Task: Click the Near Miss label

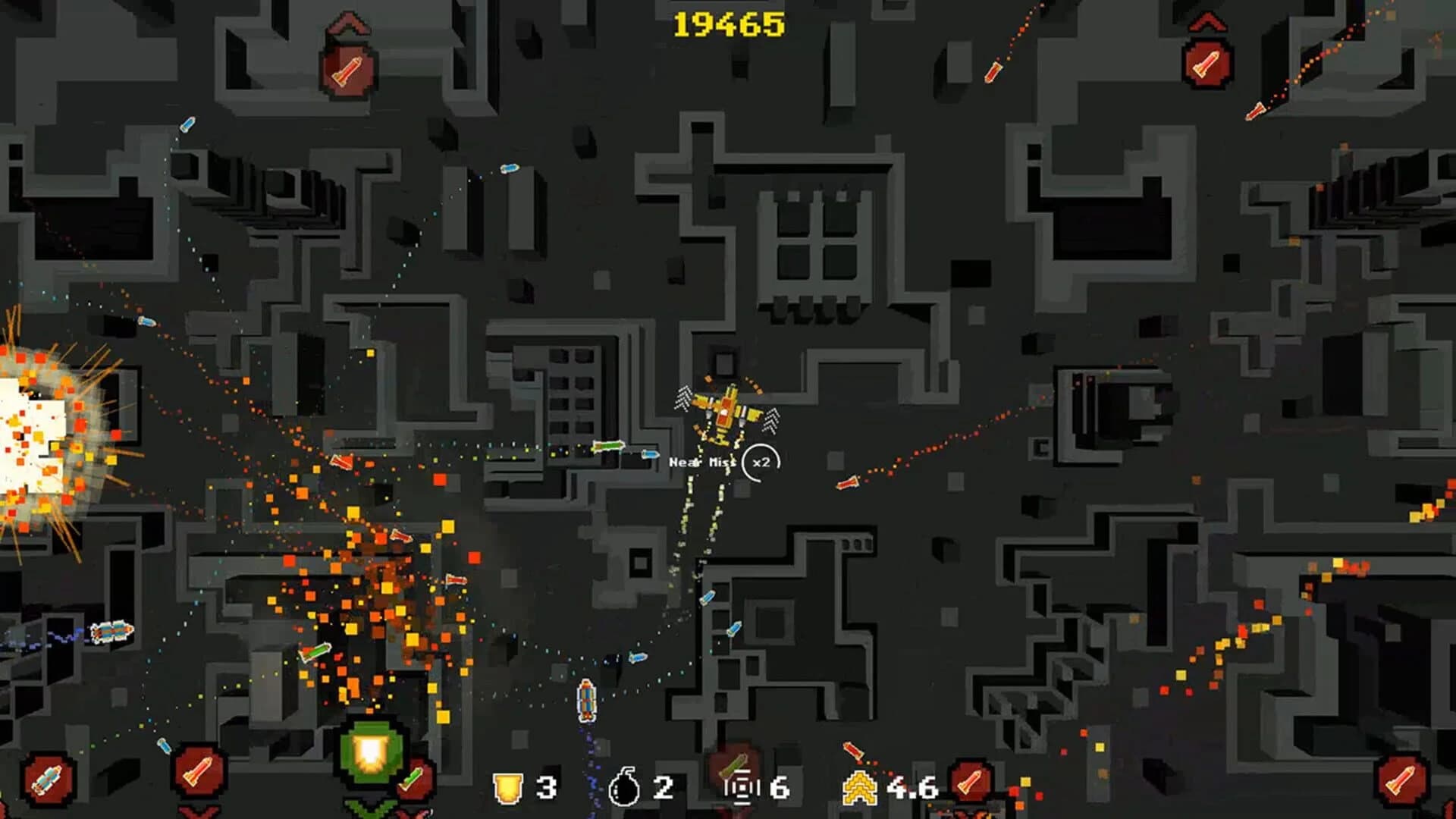Action: [x=701, y=460]
